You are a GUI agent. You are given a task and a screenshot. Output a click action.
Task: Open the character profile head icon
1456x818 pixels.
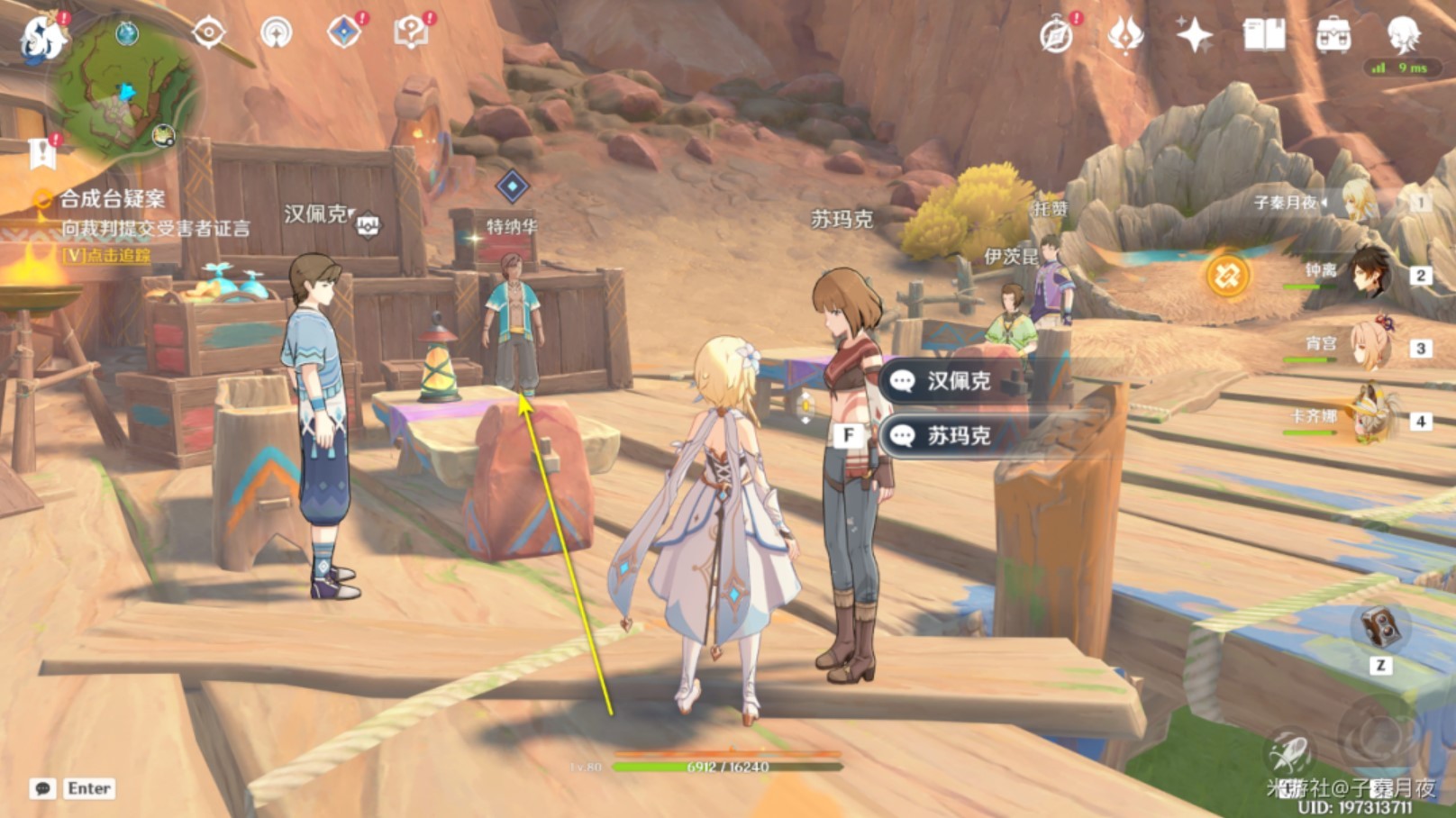click(1402, 36)
